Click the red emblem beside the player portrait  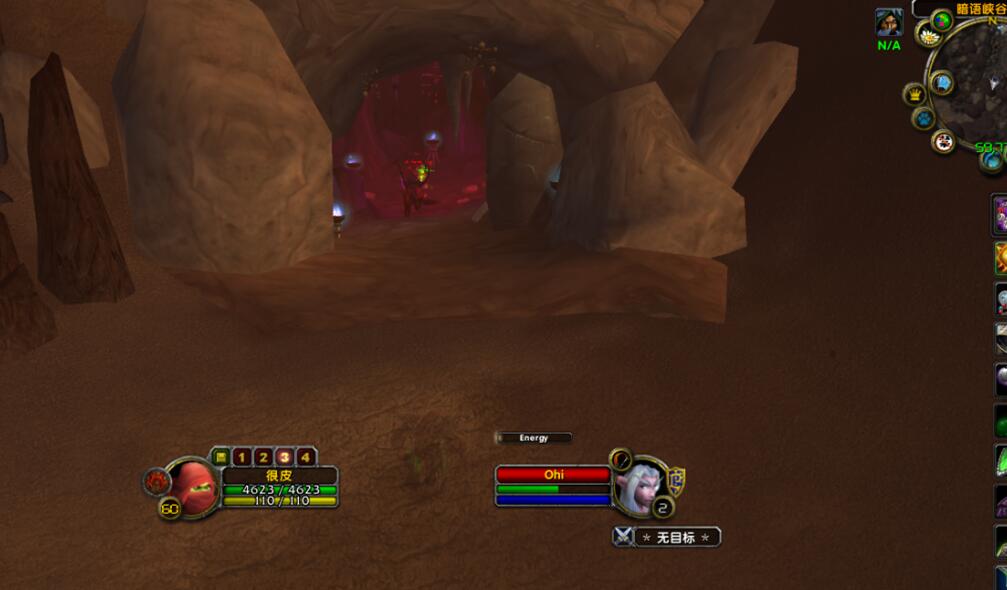155,482
